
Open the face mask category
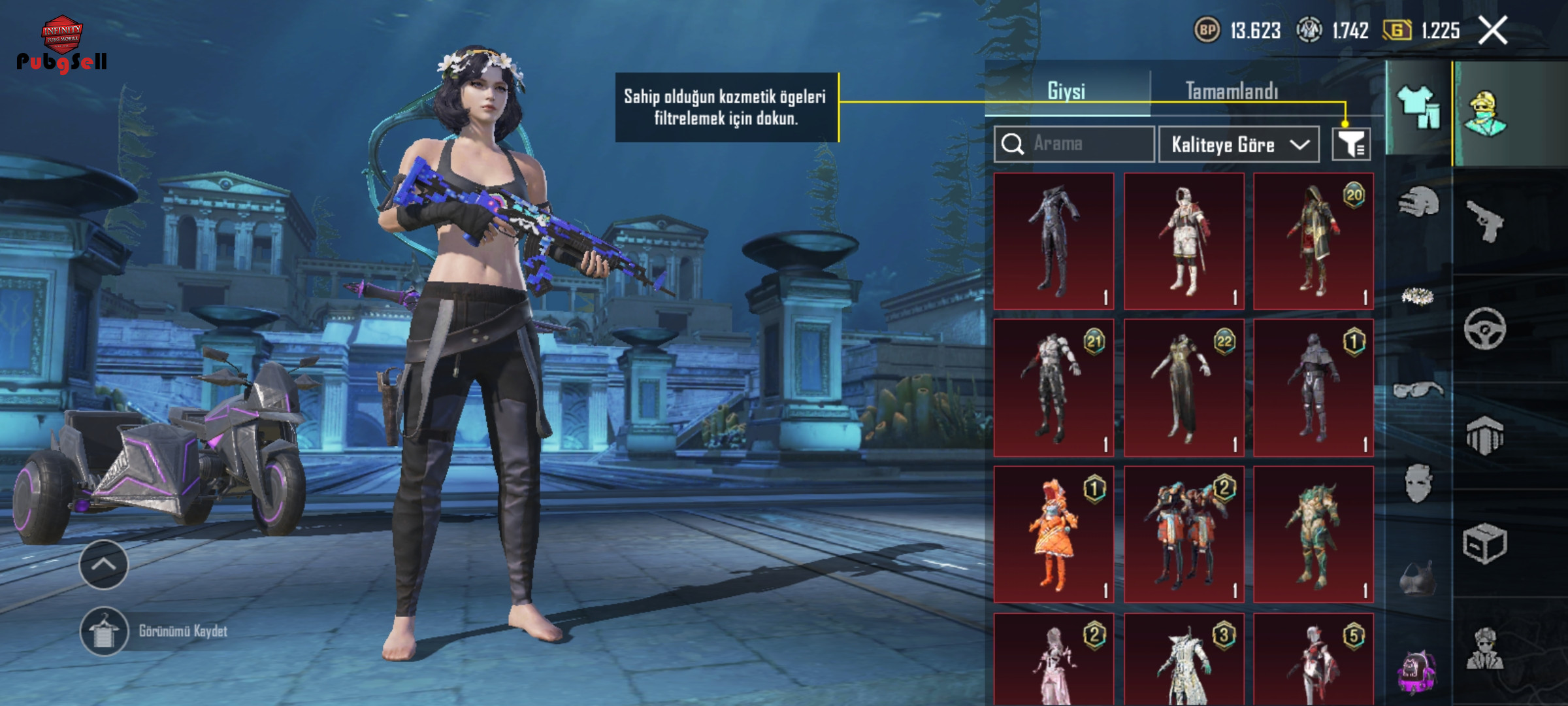pos(1418,484)
